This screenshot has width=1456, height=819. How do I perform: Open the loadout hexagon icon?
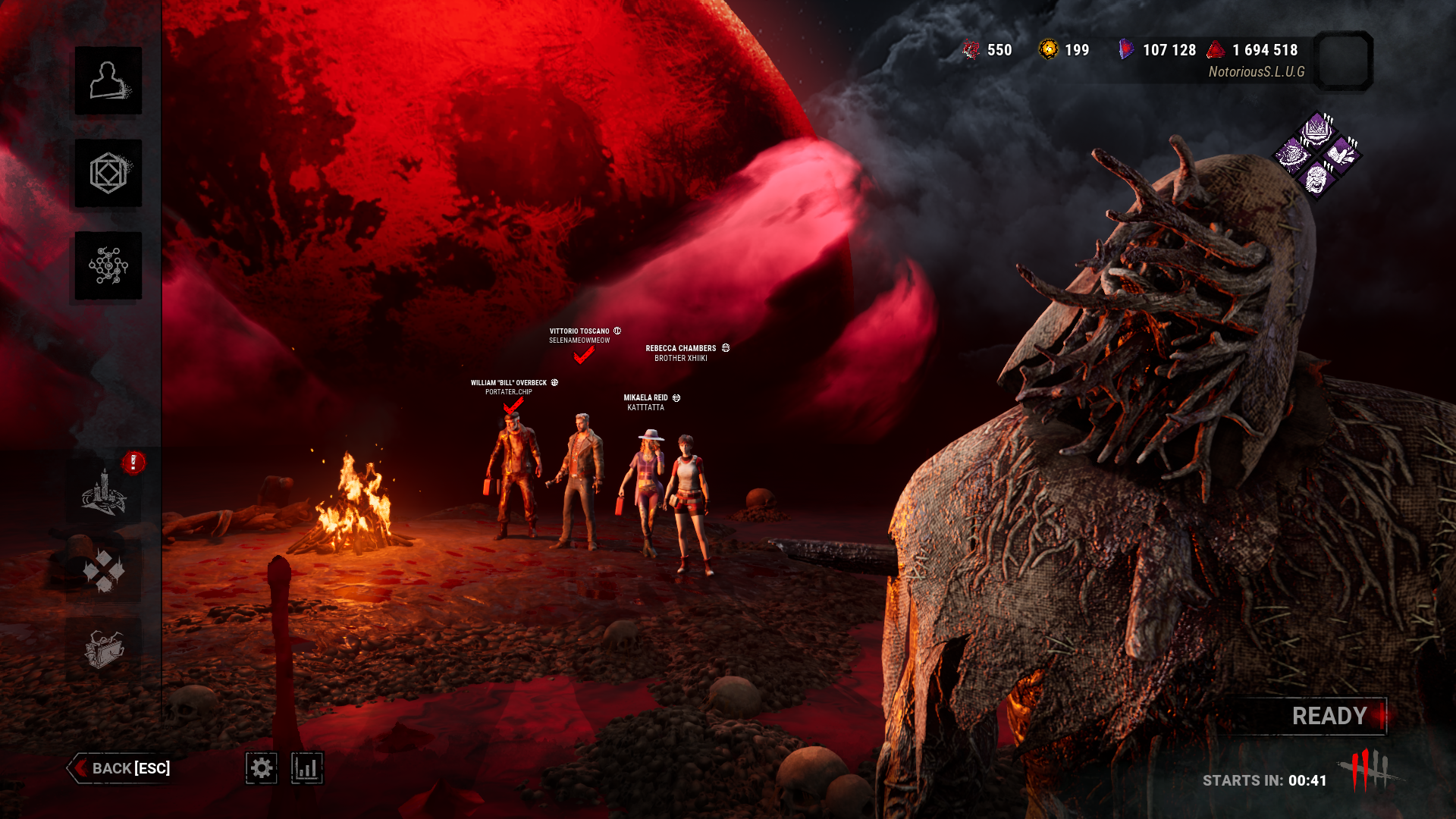pos(108,173)
